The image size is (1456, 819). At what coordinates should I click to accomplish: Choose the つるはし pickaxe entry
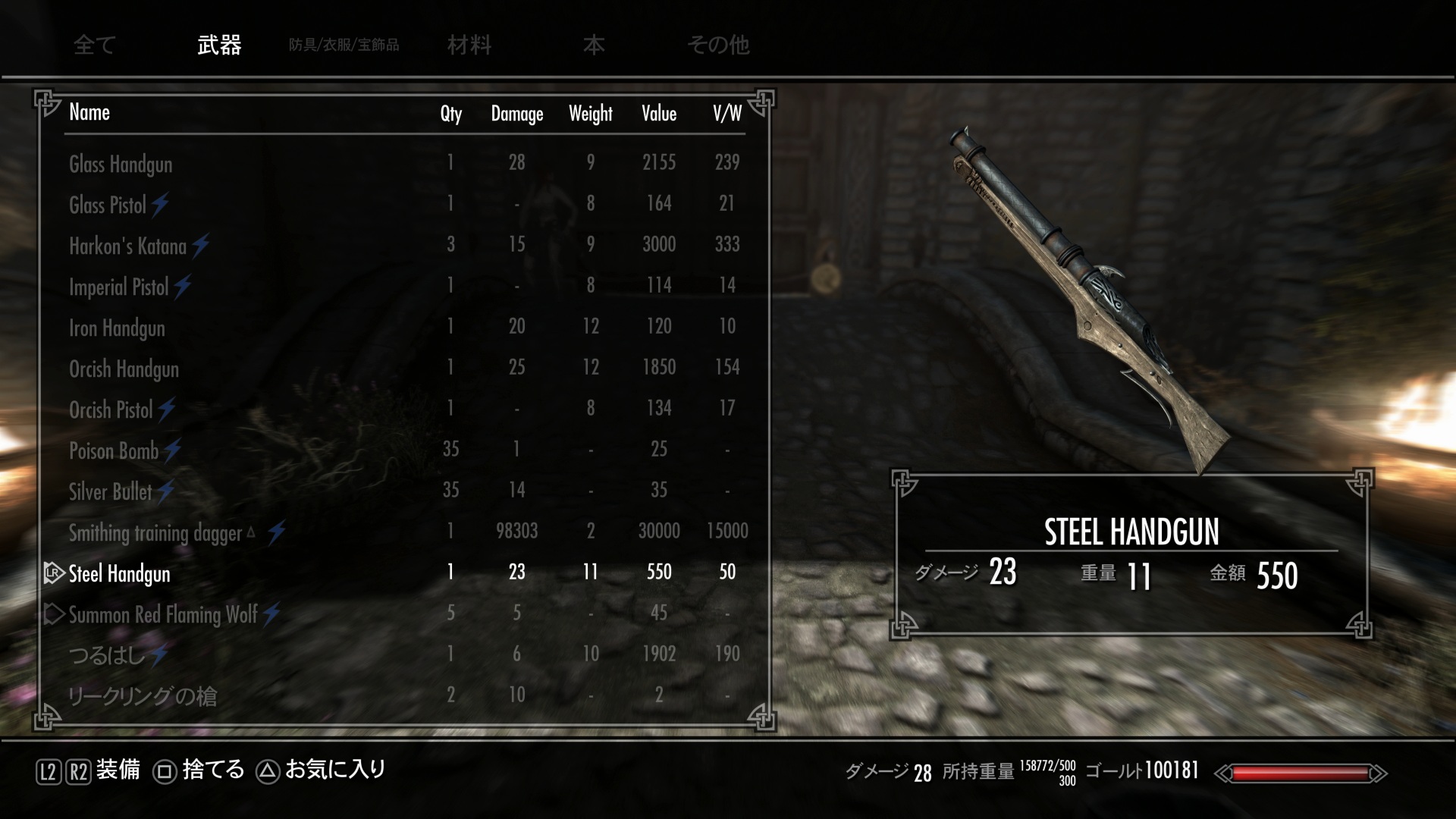click(106, 654)
